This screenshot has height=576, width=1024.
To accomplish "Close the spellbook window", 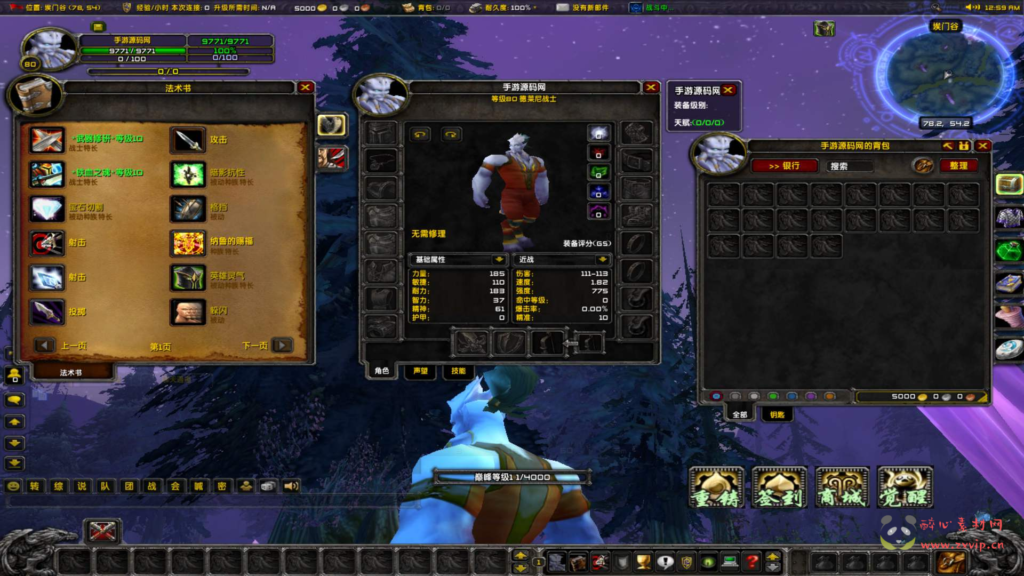I will 306,87.
